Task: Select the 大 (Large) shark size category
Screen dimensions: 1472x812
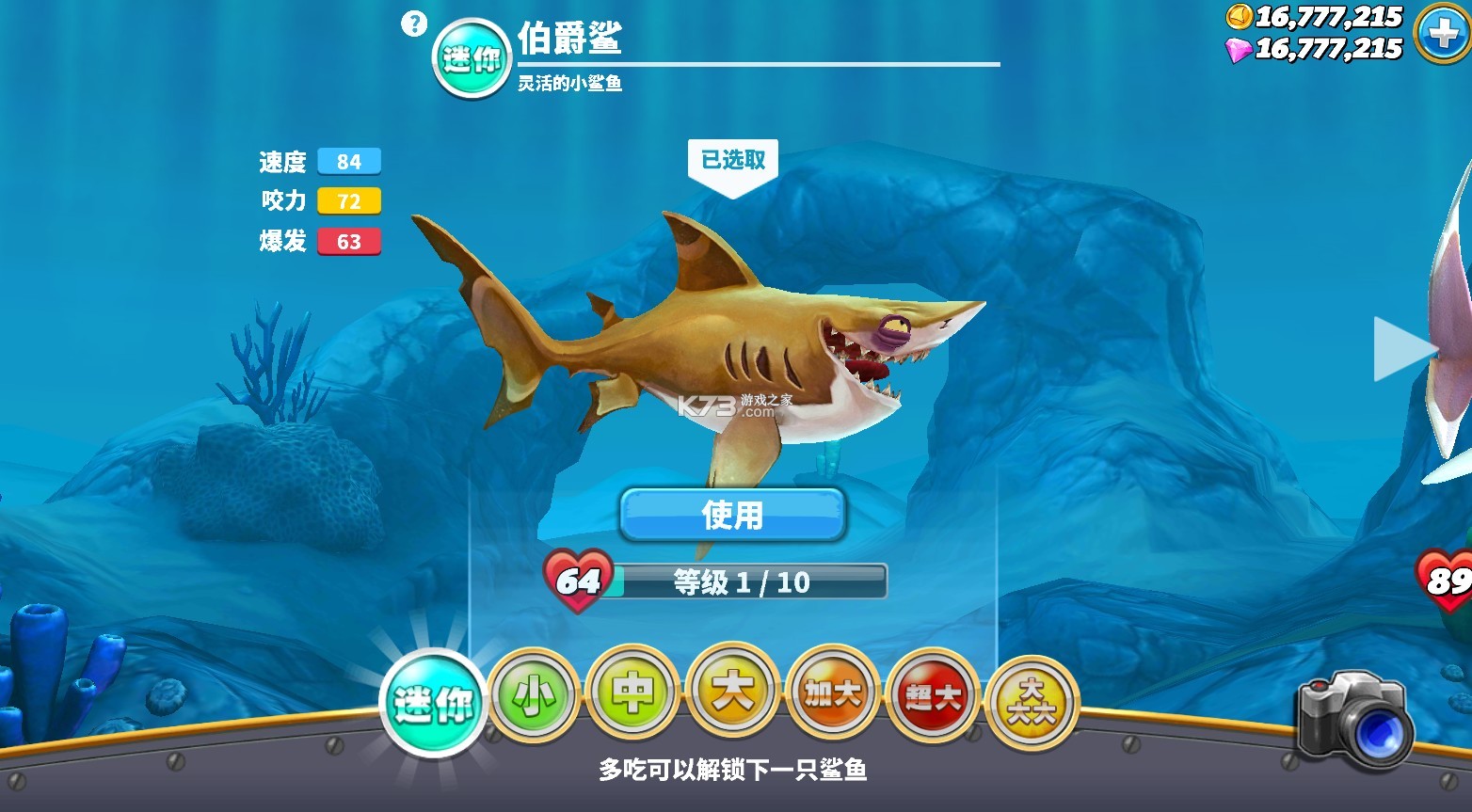Action: [732, 694]
